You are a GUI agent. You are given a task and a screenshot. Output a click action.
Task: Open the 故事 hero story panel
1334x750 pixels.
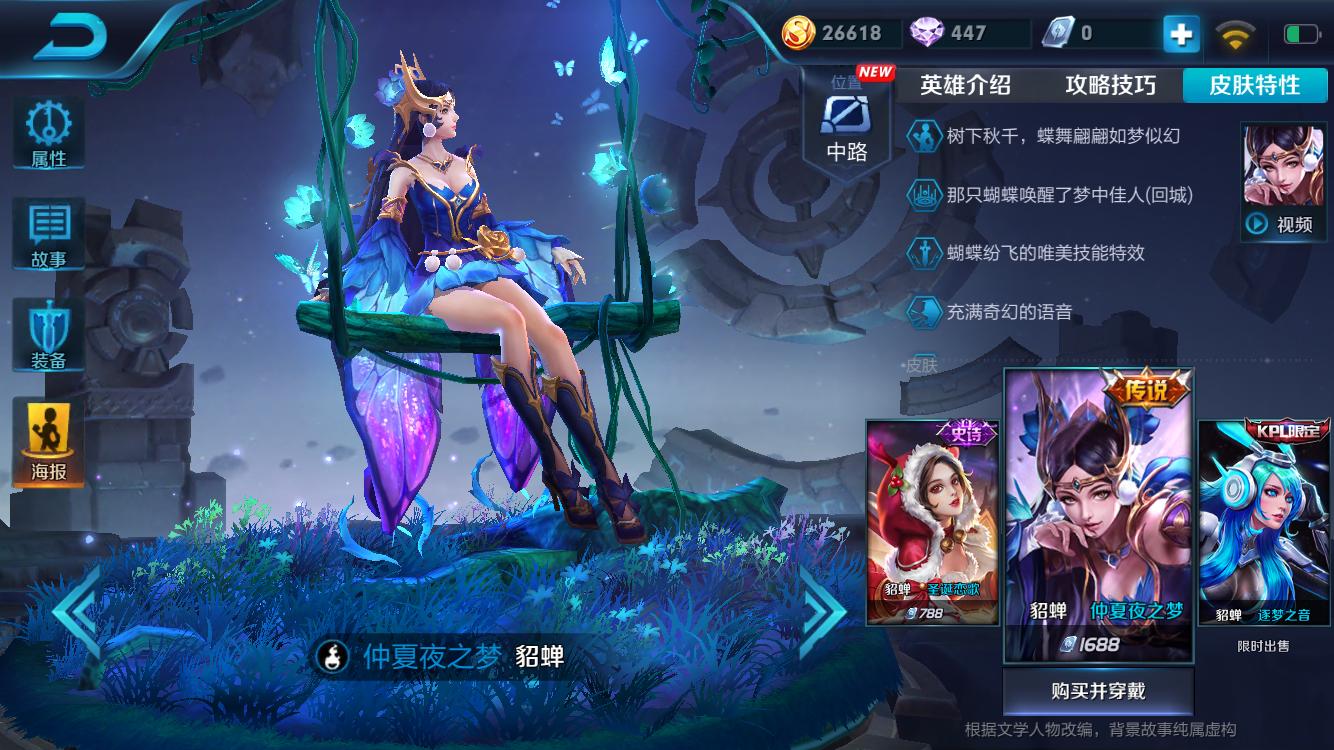click(x=47, y=231)
